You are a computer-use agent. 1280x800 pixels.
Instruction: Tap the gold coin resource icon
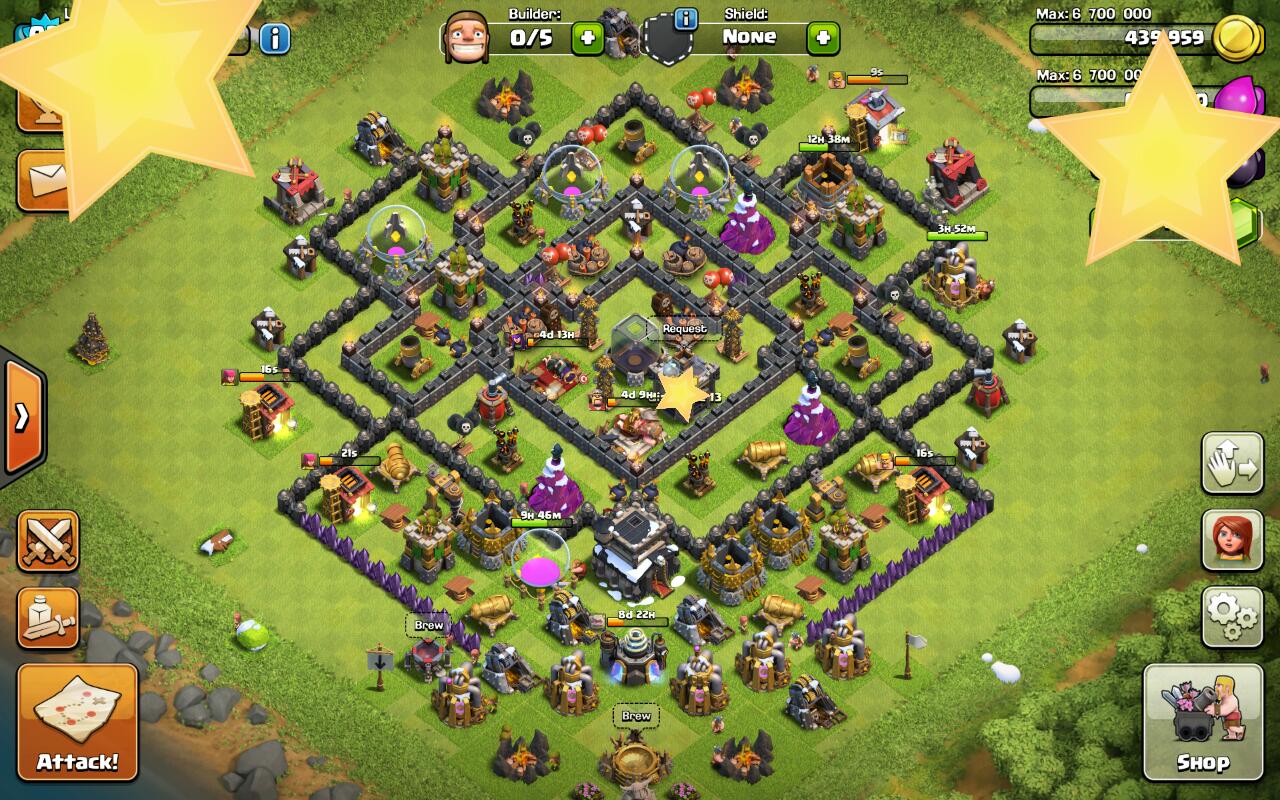point(1236,39)
